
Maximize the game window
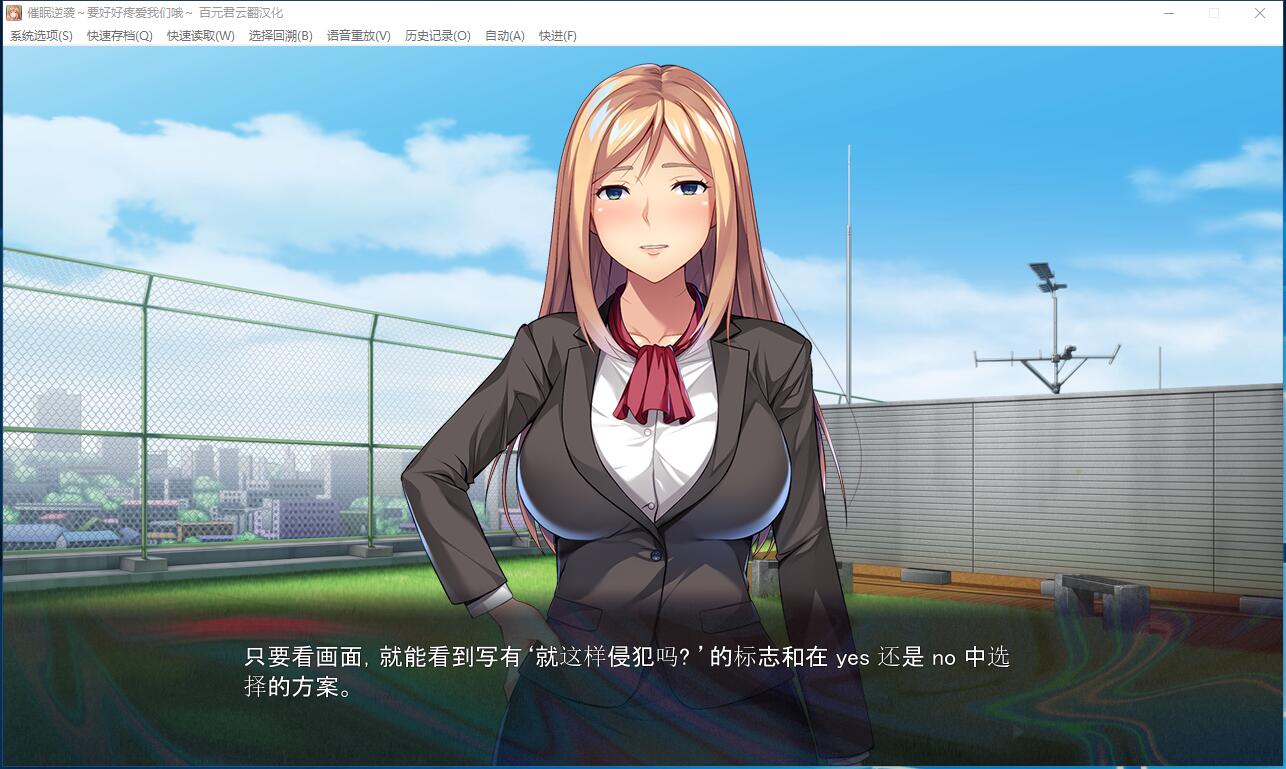(1213, 13)
